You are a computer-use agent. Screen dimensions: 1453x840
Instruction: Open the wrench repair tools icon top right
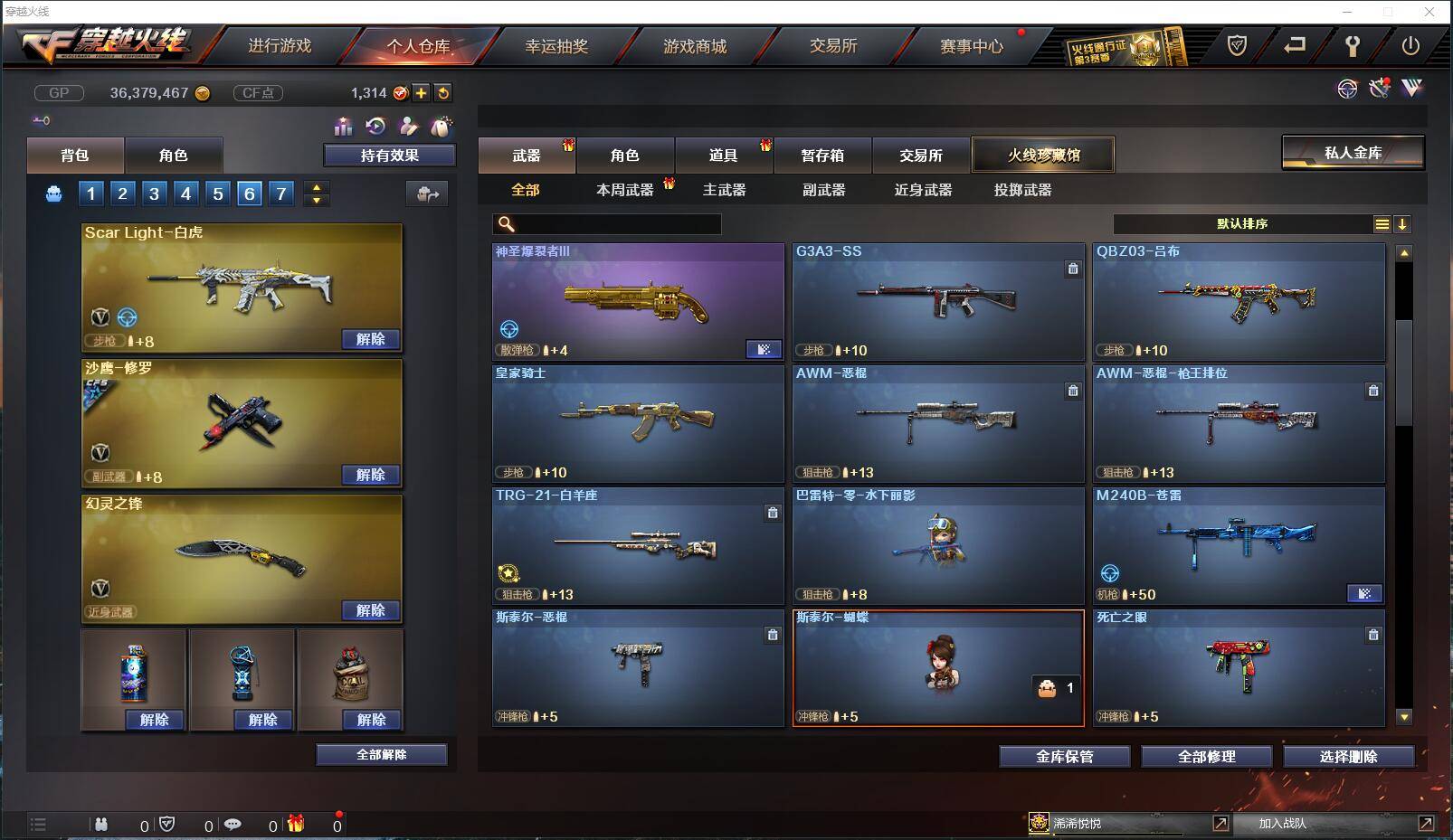click(x=1381, y=89)
